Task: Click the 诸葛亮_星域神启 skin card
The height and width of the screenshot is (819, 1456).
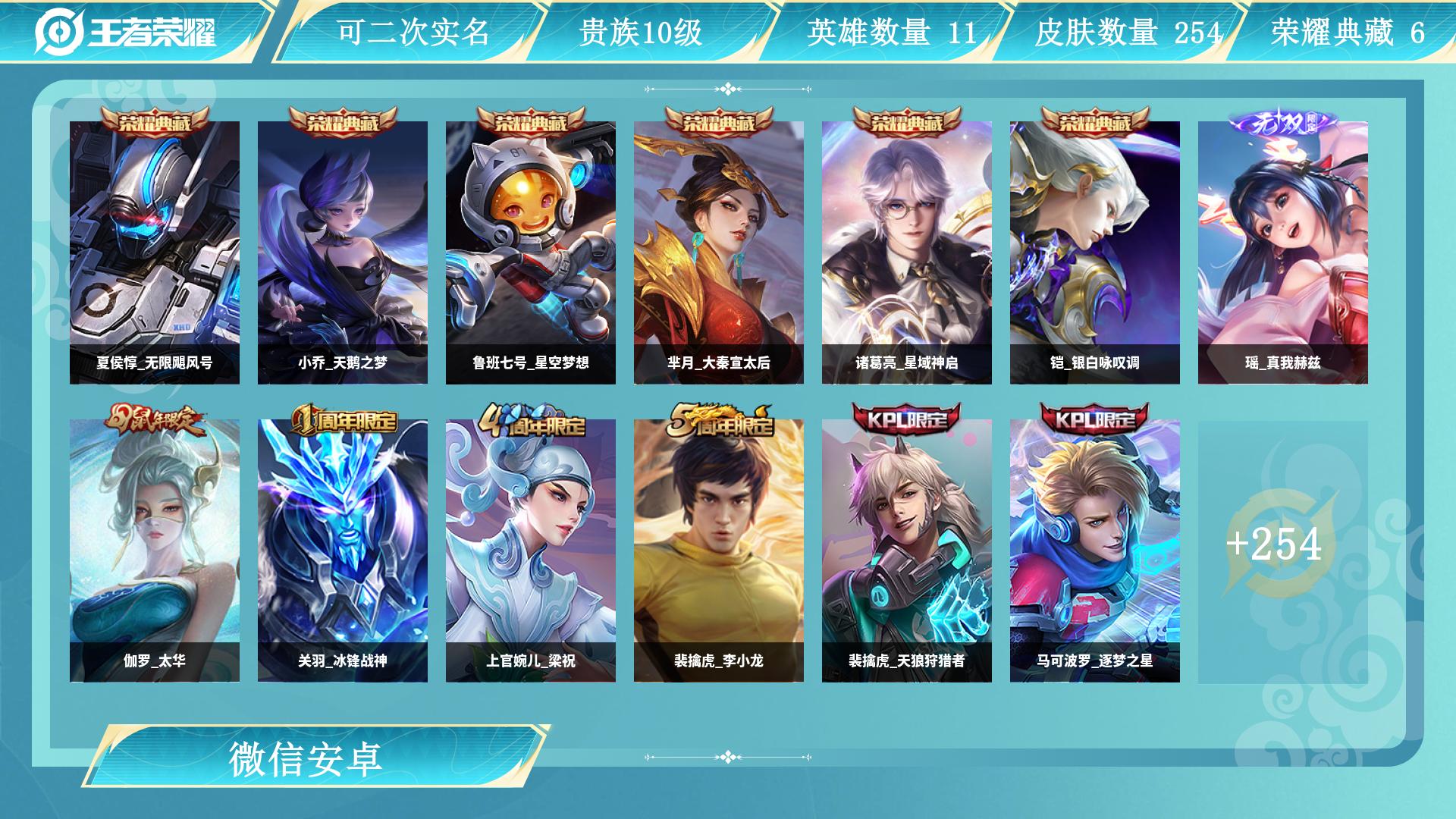Action: click(904, 250)
